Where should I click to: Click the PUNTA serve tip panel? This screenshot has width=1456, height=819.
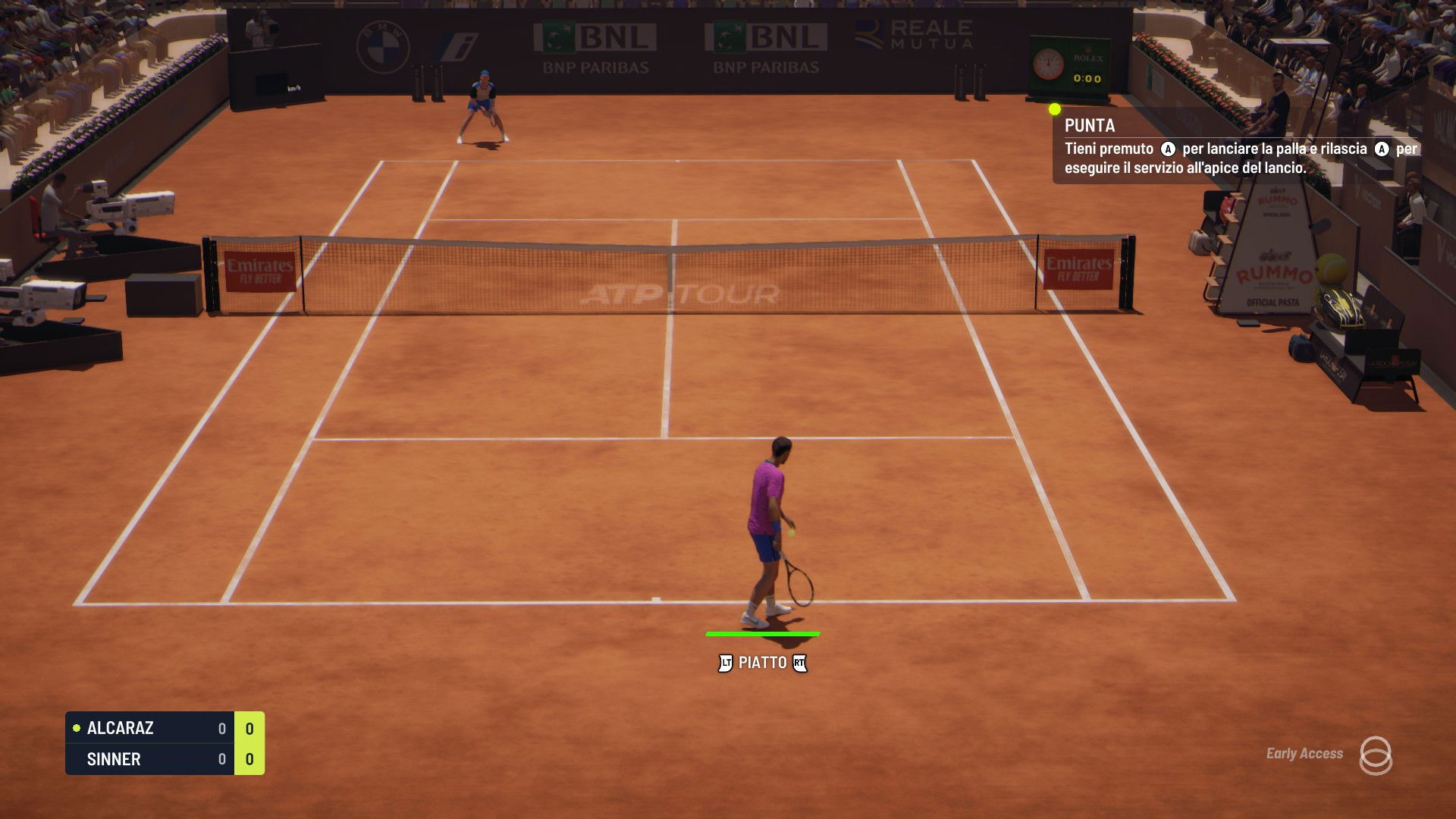(x=1236, y=146)
